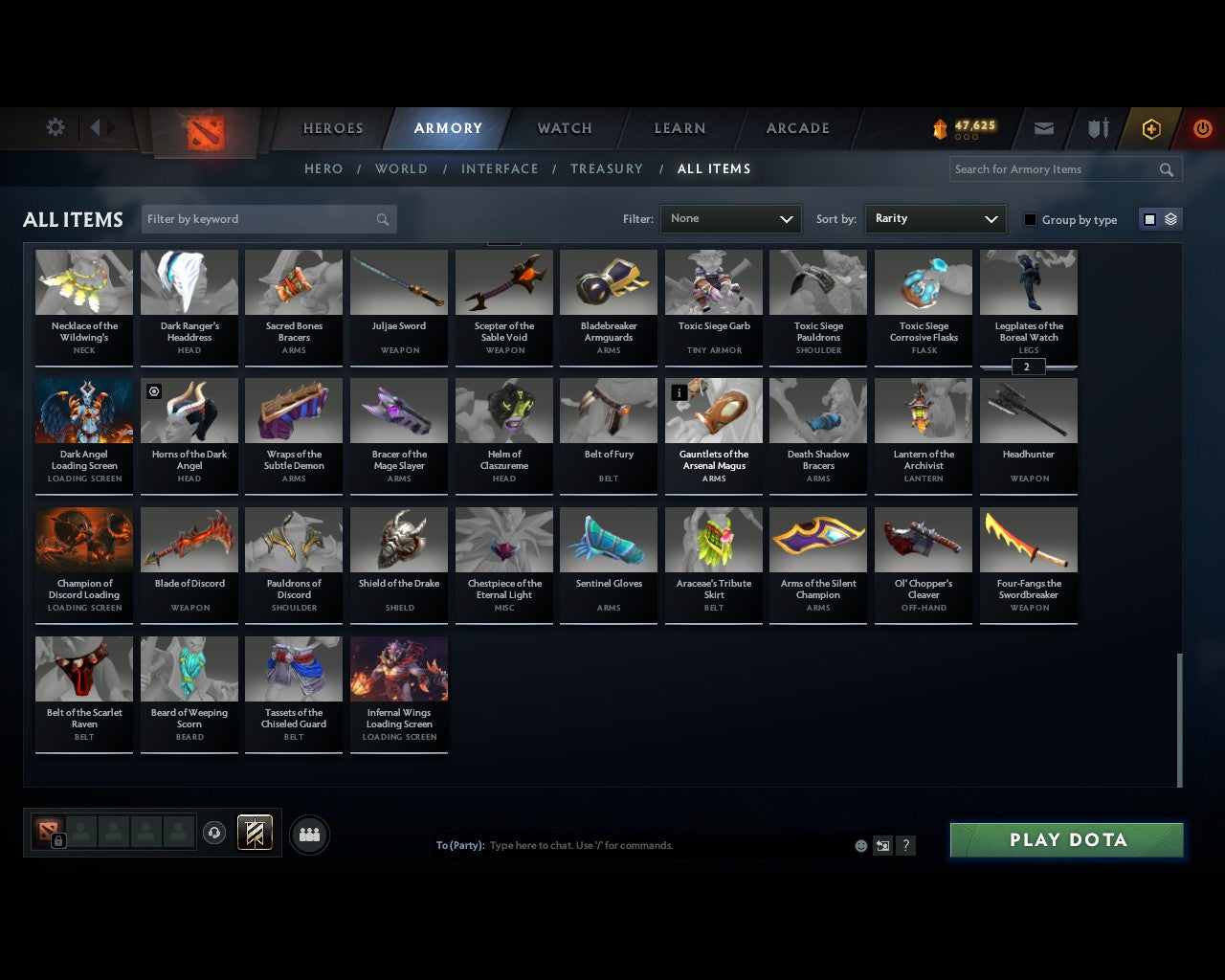Switch to the TREASURY tab
This screenshot has width=1225, height=980.
606,168
